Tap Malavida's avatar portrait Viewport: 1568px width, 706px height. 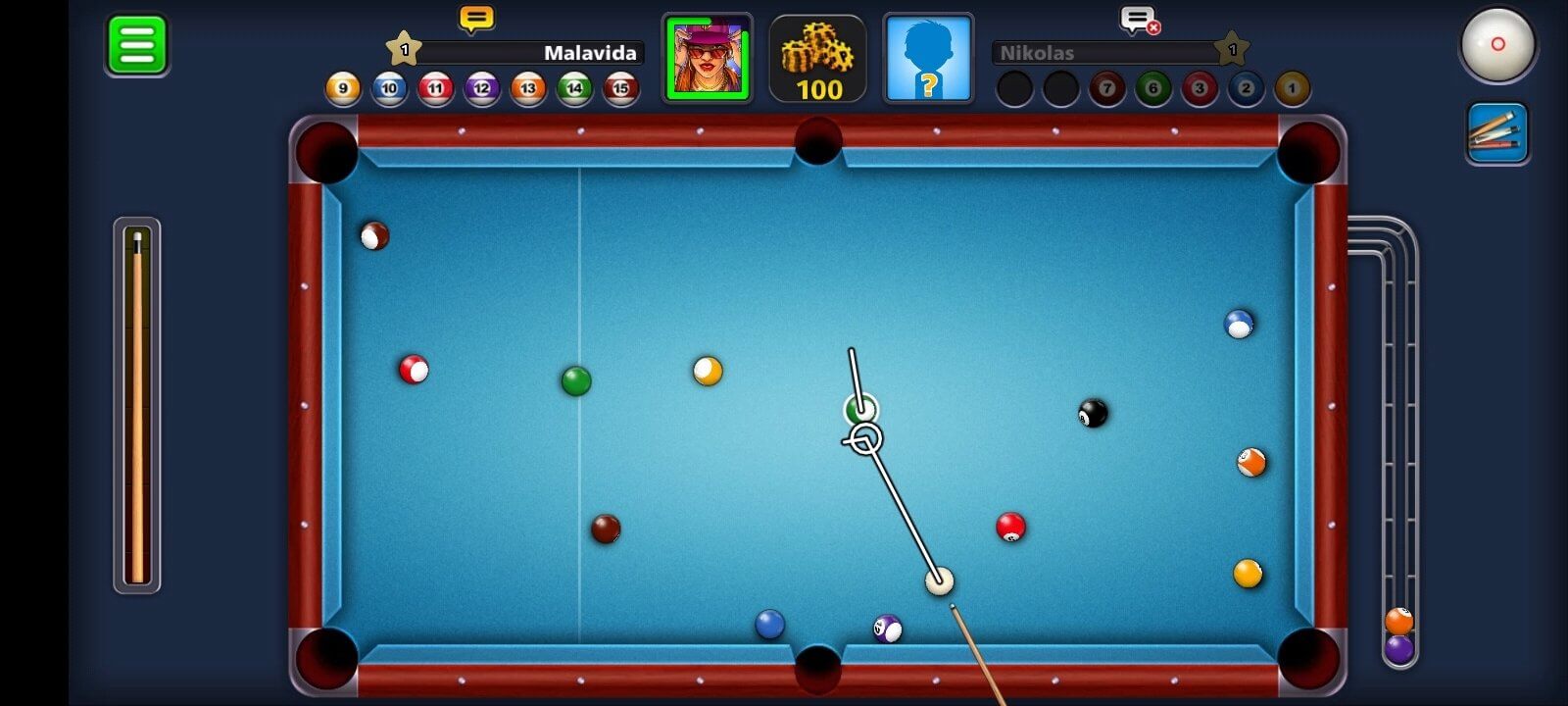click(x=708, y=57)
